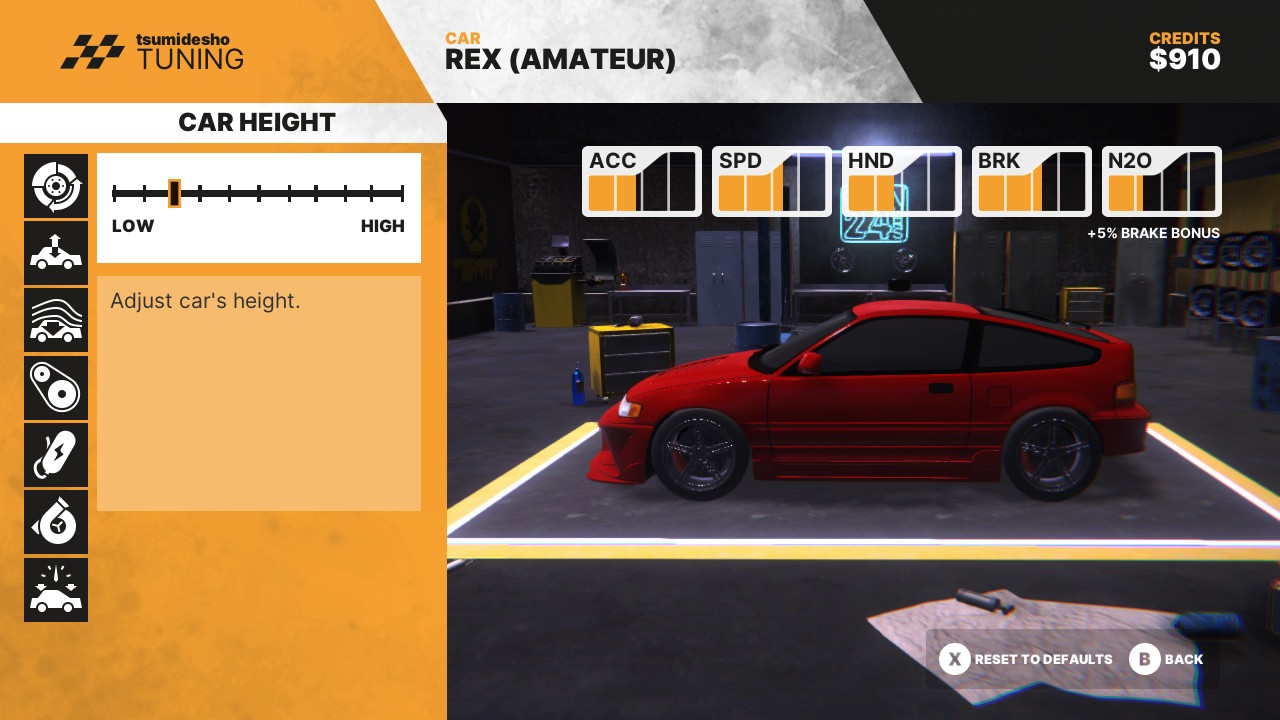Open the nitrous bottle tuning category
The image size is (1280, 720).
click(56, 455)
